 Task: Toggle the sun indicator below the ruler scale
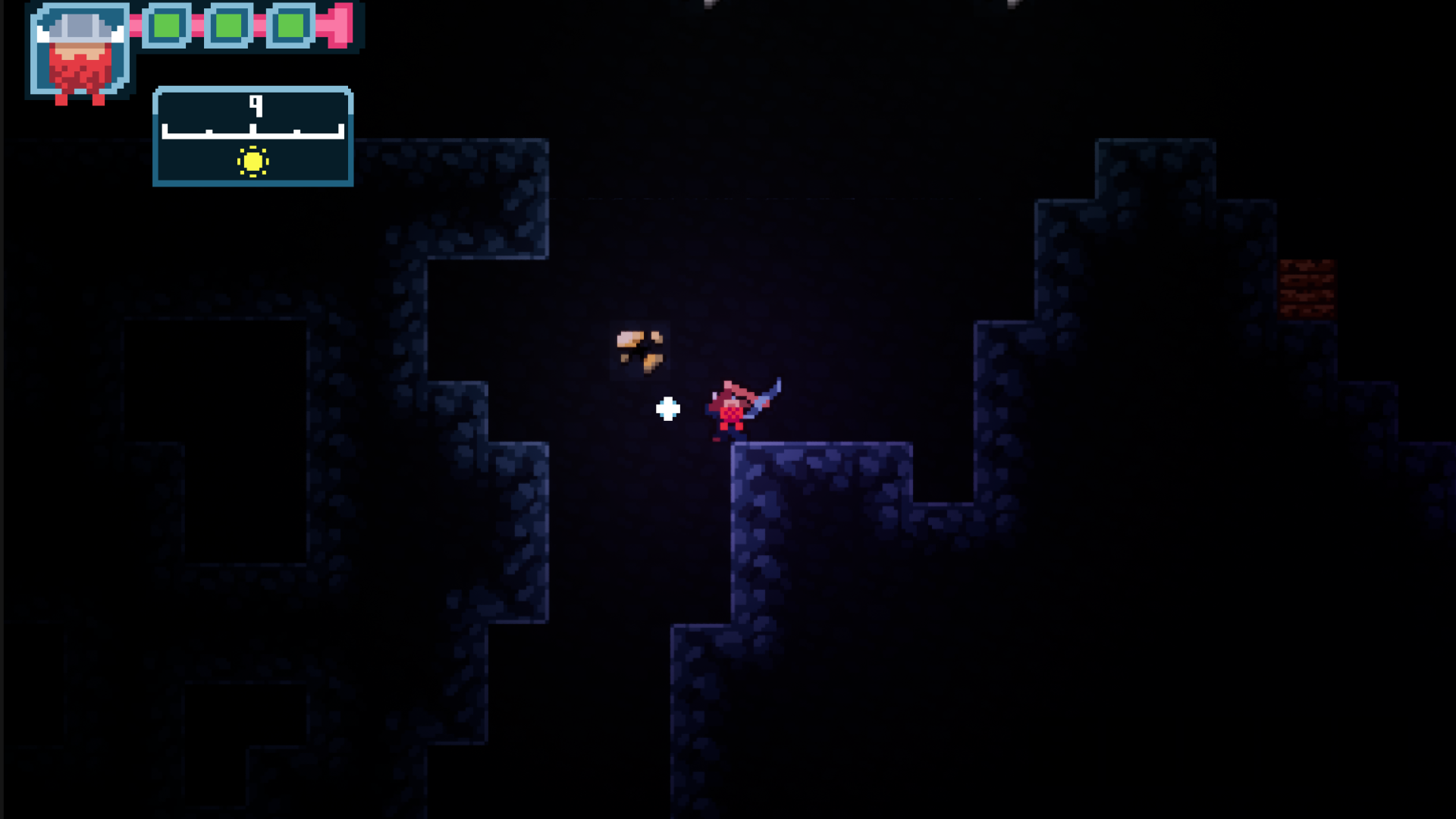[252, 163]
